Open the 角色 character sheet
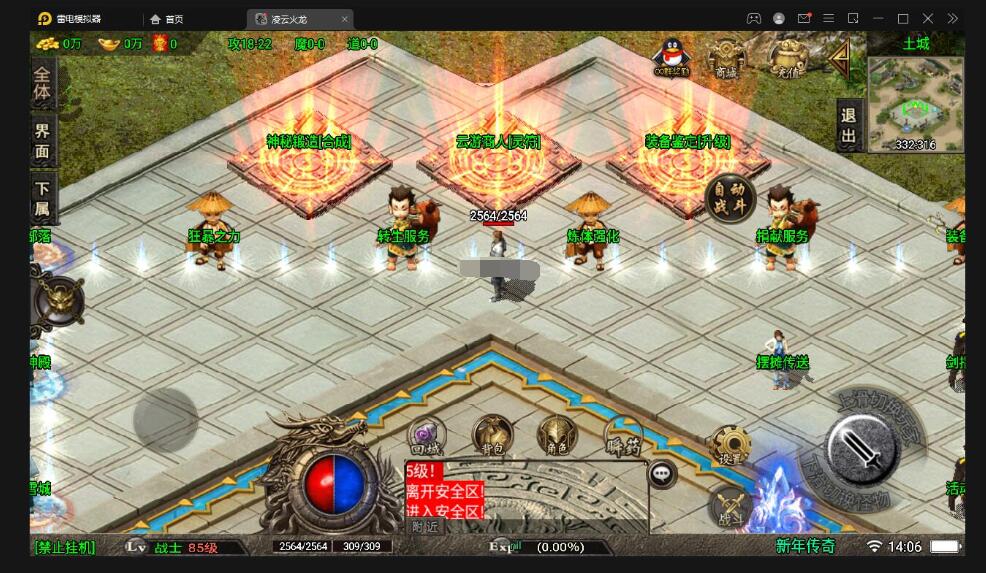 point(557,437)
